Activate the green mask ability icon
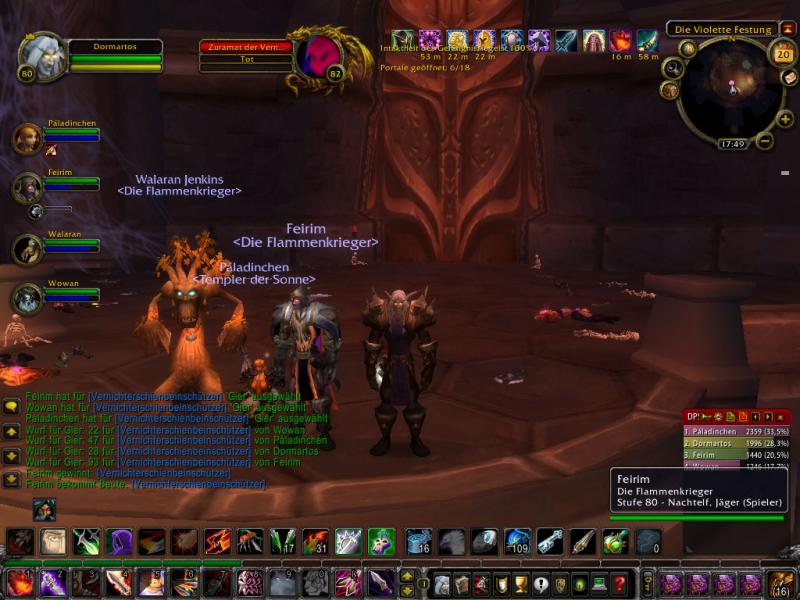Viewport: 800px width, 600px height. [381, 542]
